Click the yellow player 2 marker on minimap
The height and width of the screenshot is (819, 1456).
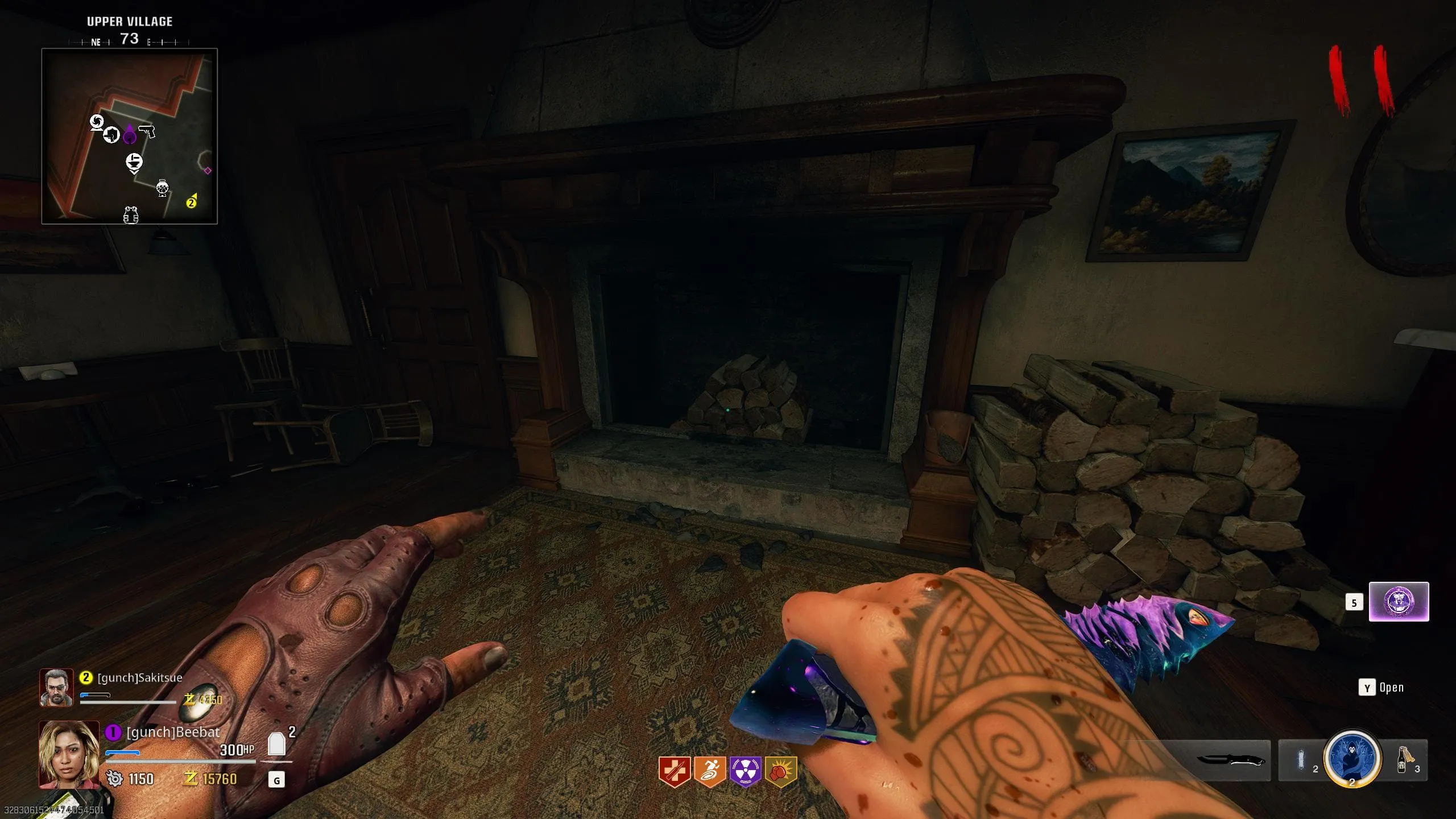pos(192,202)
